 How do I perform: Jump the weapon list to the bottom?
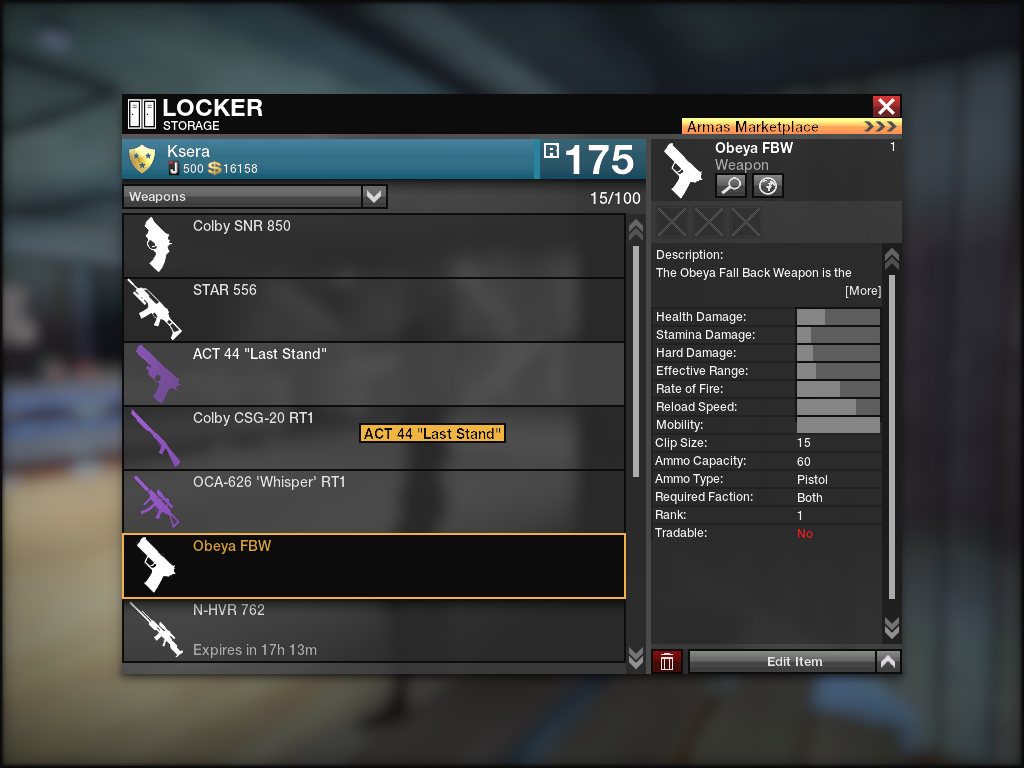tap(635, 656)
